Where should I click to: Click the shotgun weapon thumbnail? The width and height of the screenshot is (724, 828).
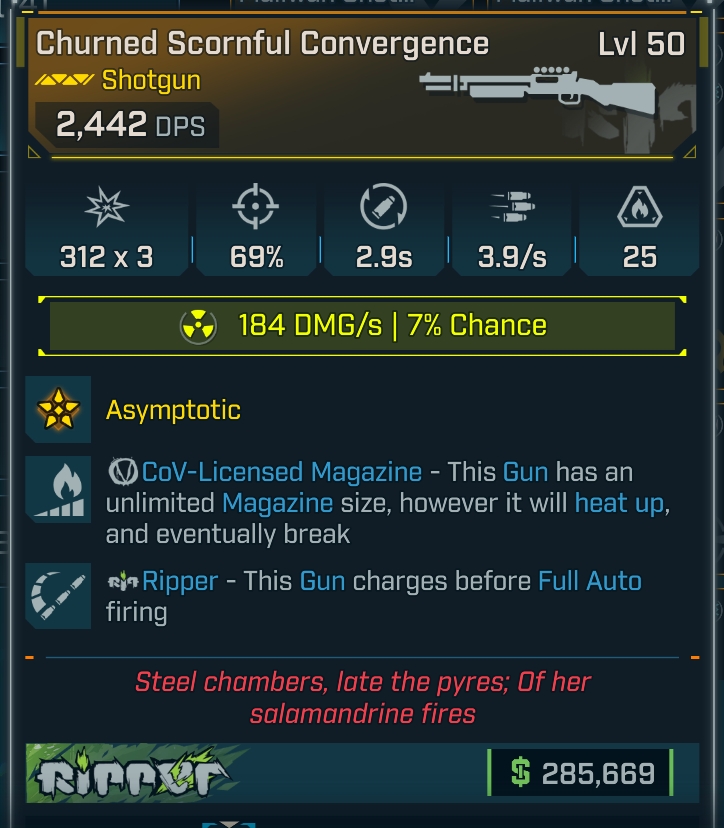pyautogui.click(x=538, y=91)
